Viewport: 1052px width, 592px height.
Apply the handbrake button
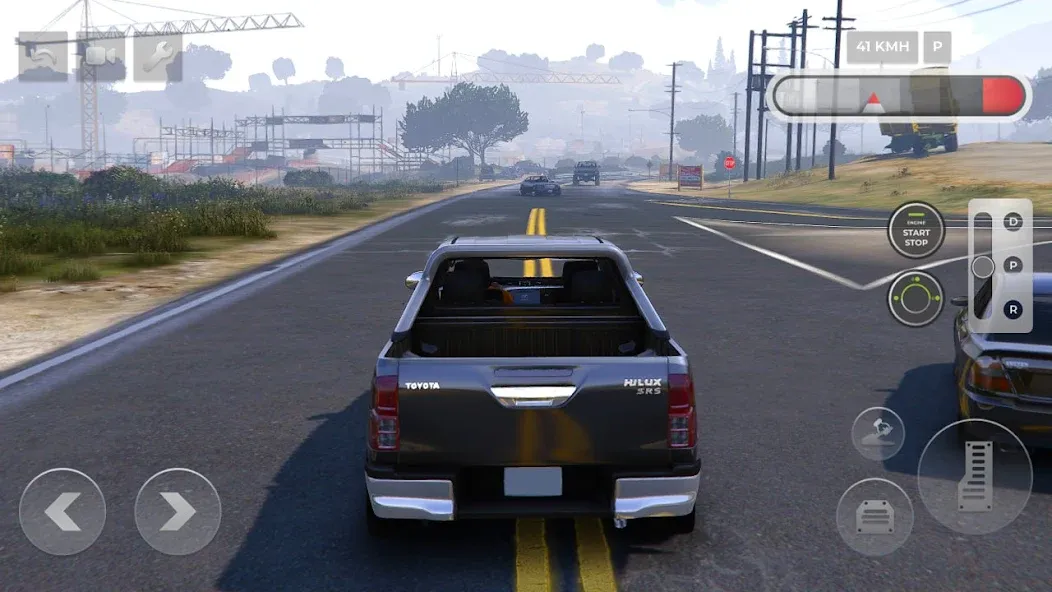877,433
